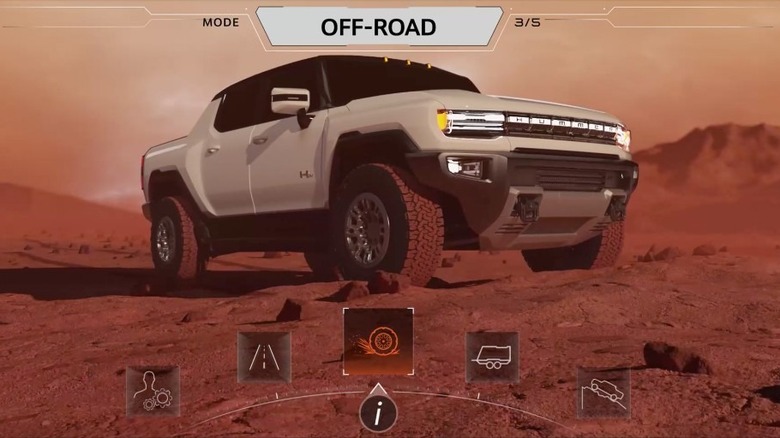780x438 pixels.
Task: Choose the road lanes drive mode icon
Action: click(x=264, y=357)
